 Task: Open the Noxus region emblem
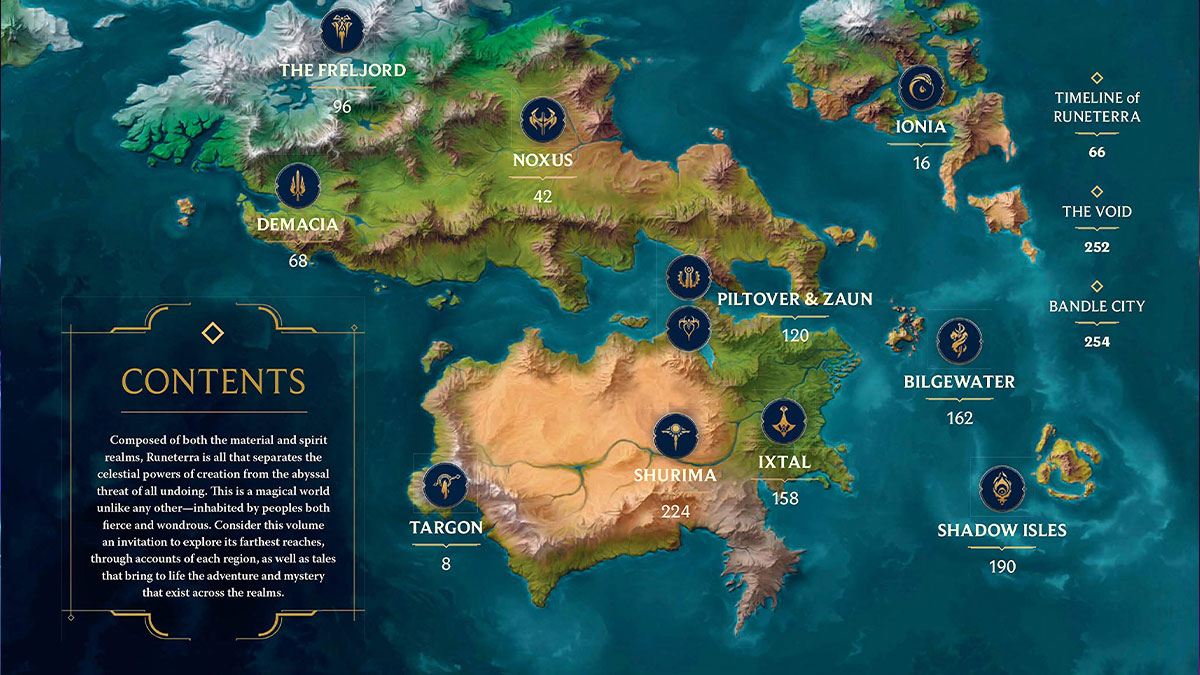(543, 121)
